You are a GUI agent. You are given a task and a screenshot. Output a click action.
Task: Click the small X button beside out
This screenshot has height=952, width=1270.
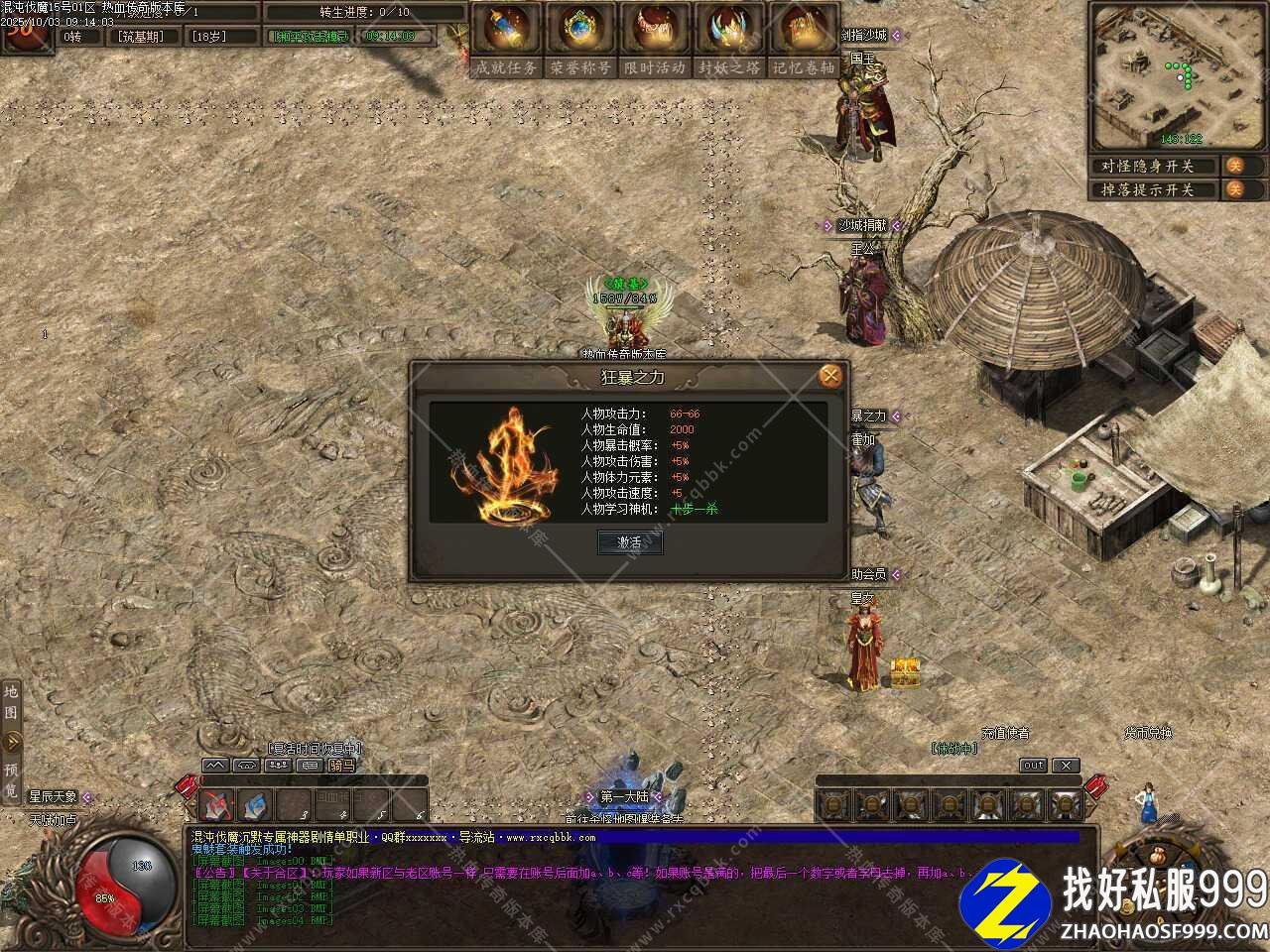(1065, 766)
